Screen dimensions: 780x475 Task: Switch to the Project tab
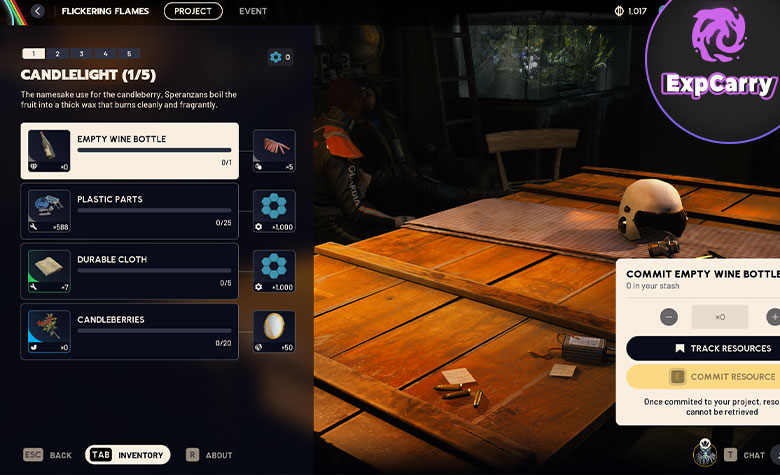[x=193, y=11]
